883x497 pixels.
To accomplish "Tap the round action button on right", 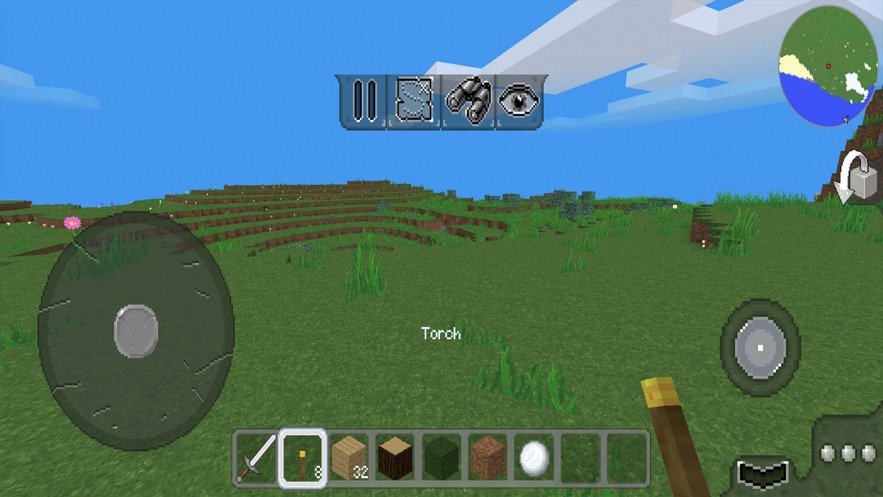I will pyautogui.click(x=760, y=347).
